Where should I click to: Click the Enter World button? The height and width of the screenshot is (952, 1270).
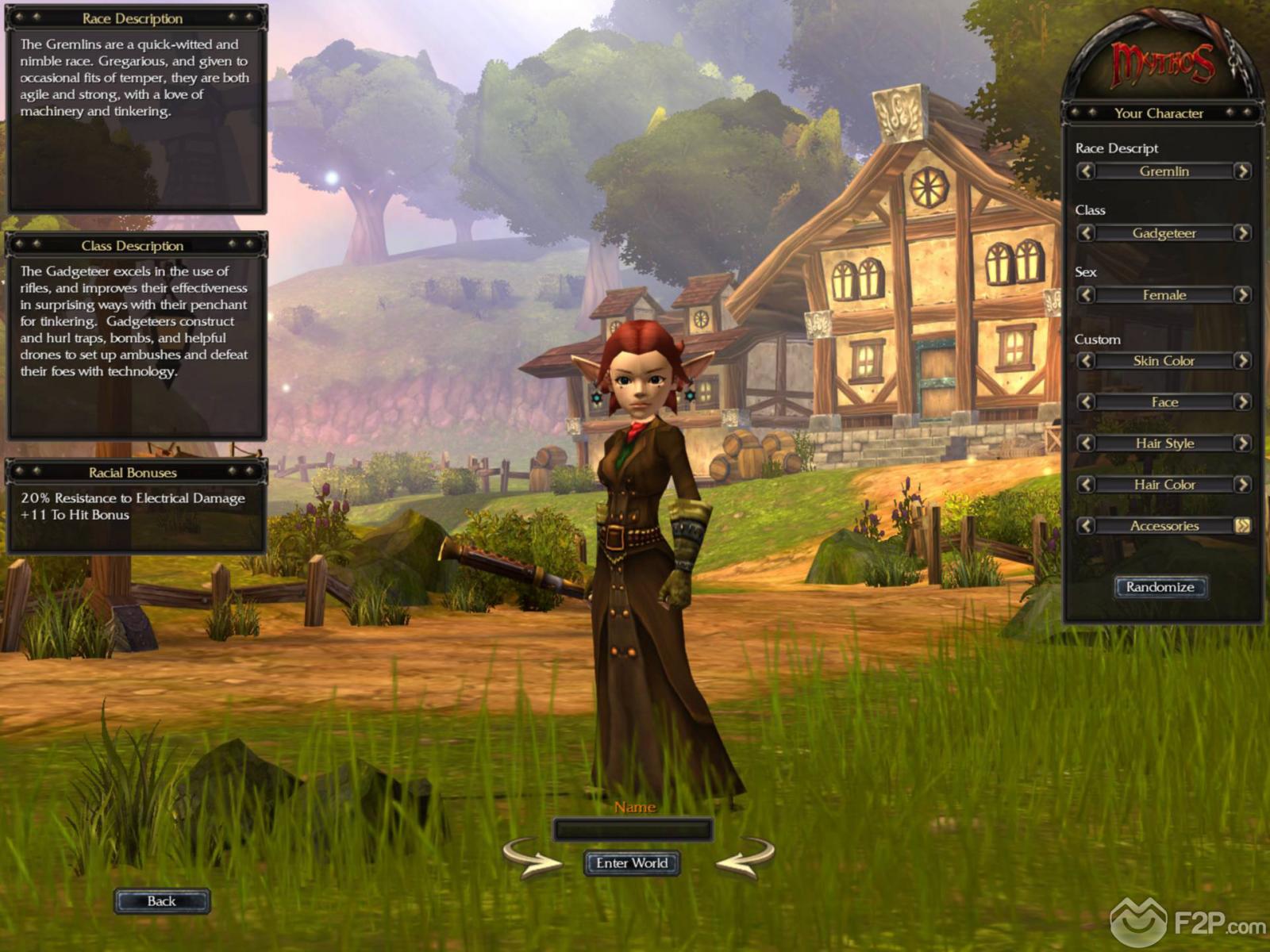click(632, 863)
